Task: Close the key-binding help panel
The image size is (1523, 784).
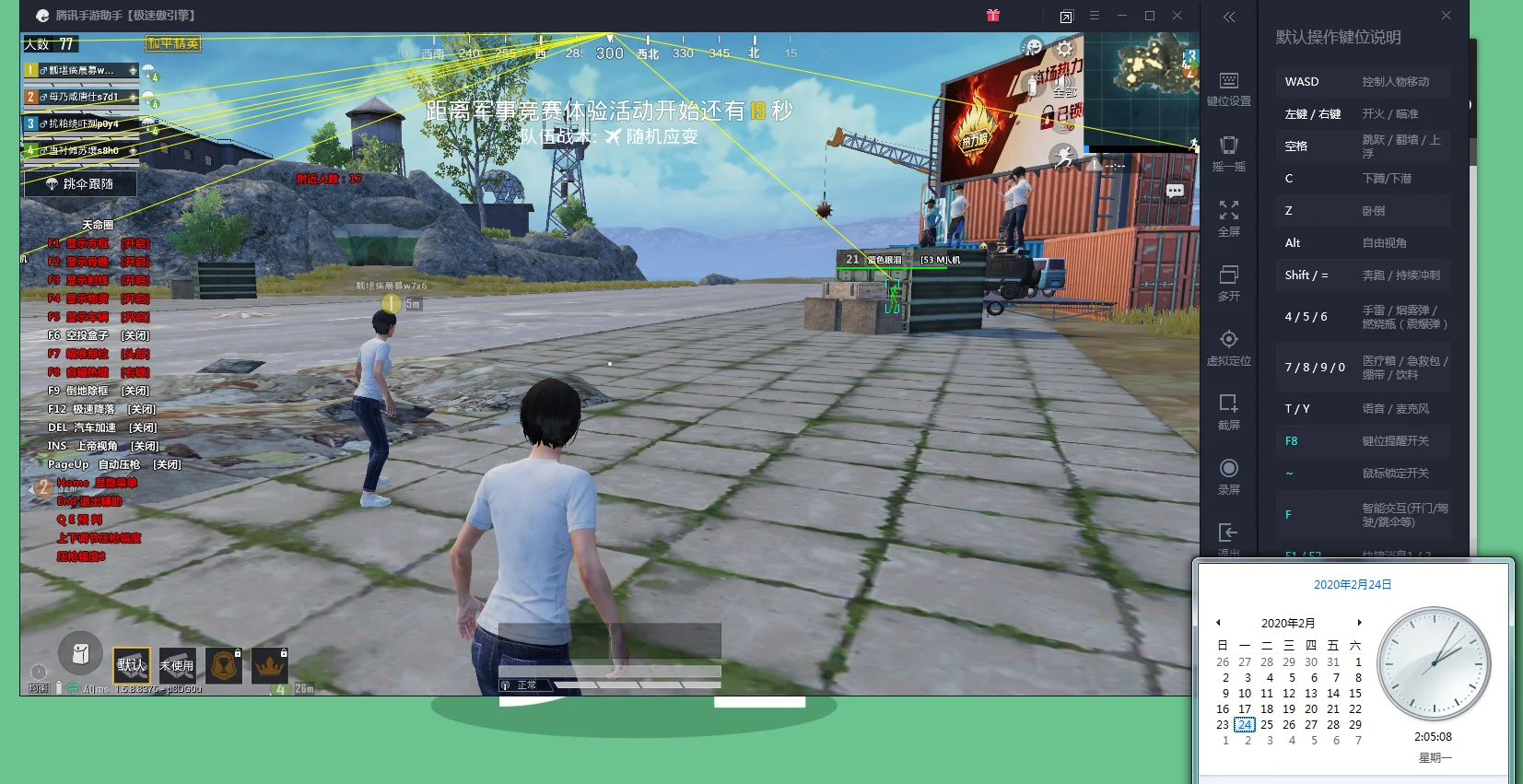Action: tap(1446, 16)
